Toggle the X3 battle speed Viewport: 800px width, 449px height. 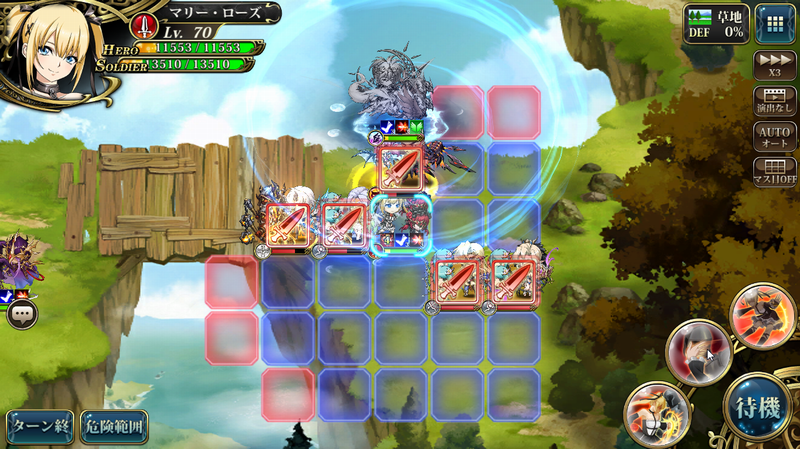click(775, 65)
